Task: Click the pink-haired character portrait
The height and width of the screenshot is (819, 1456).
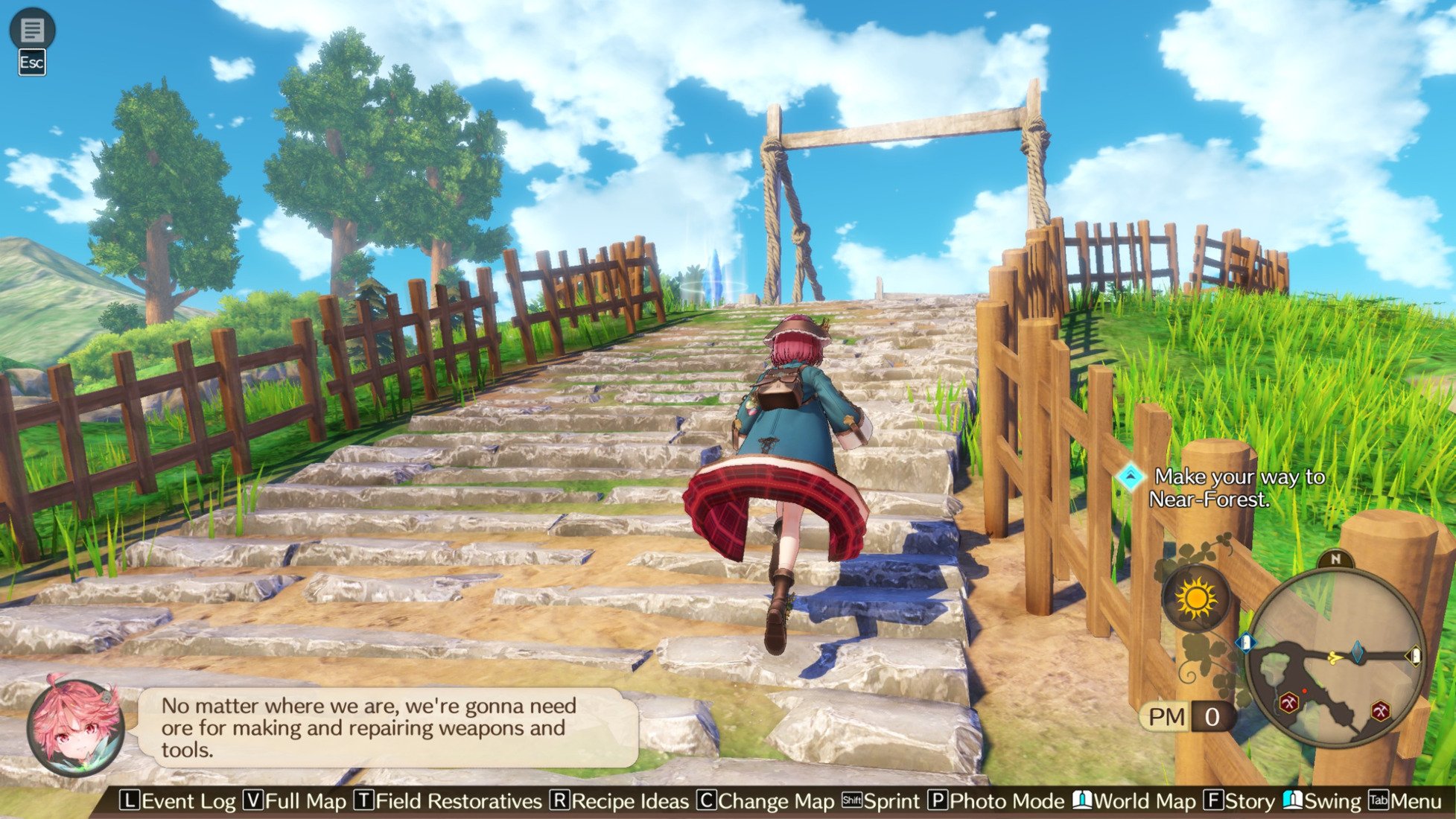Action: pyautogui.click(x=75, y=726)
